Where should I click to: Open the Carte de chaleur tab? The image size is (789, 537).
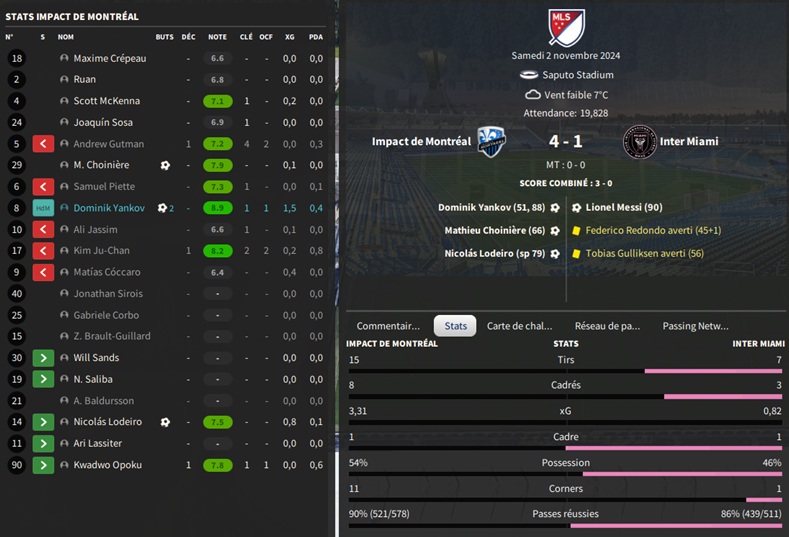(519, 326)
